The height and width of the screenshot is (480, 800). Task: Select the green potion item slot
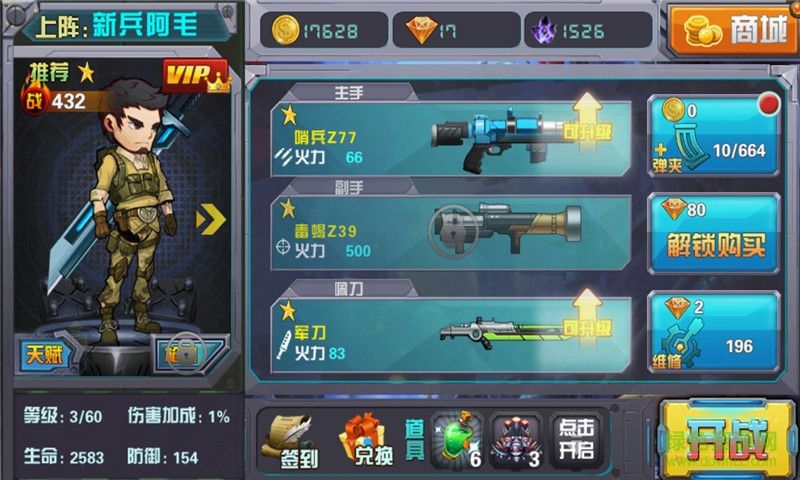click(457, 438)
